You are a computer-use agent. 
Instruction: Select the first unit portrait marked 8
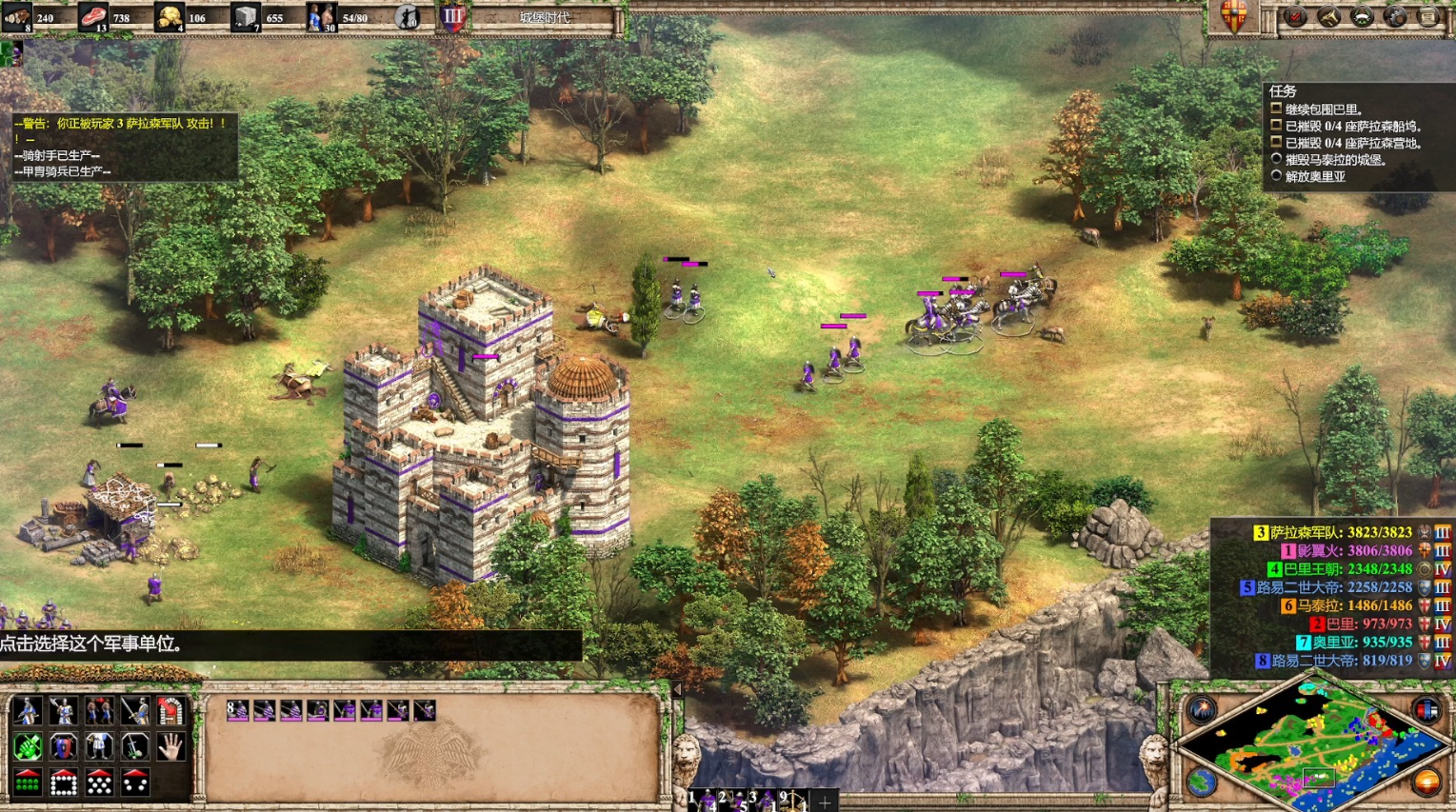pyautogui.click(x=237, y=710)
